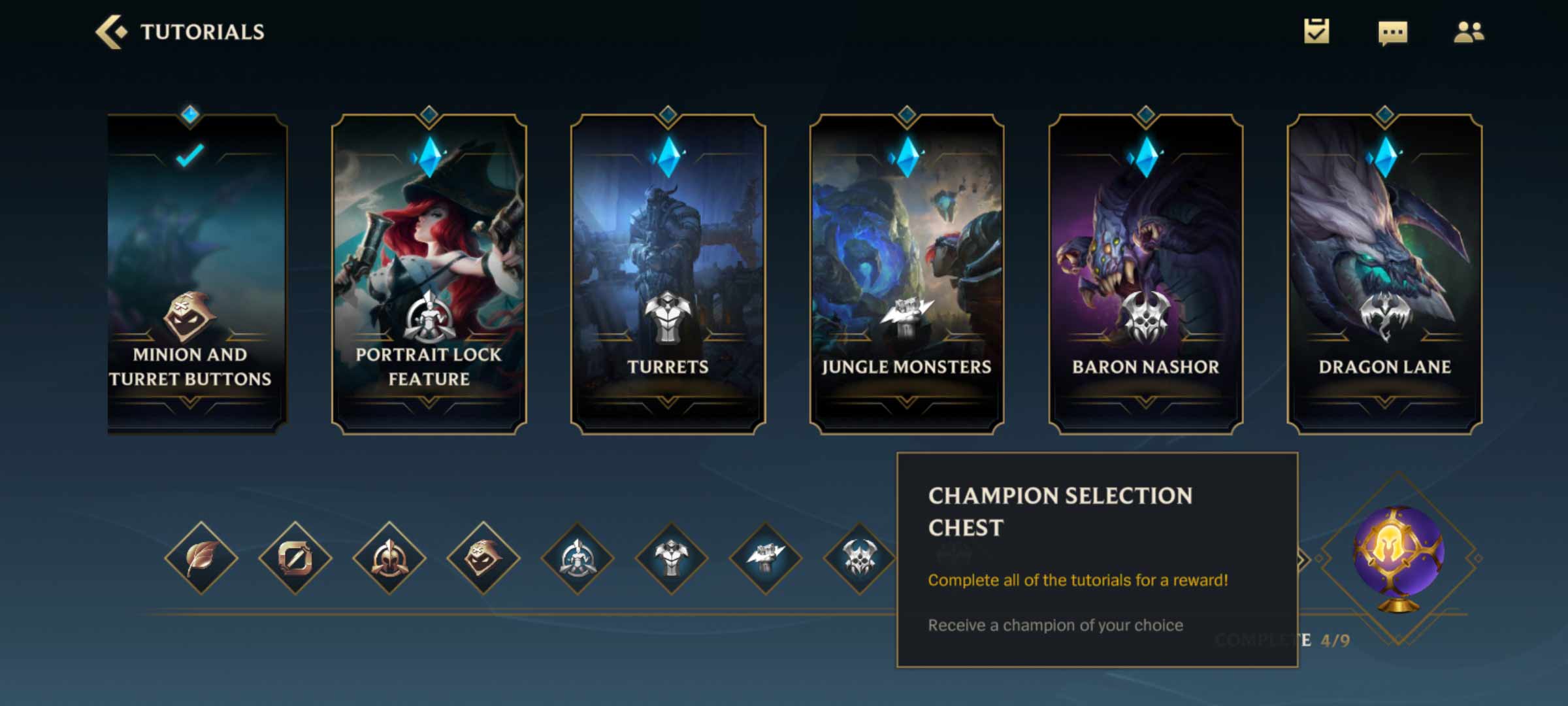Viewport: 1568px width, 706px height.
Task: Open the chat speech bubble
Action: coord(1392,32)
